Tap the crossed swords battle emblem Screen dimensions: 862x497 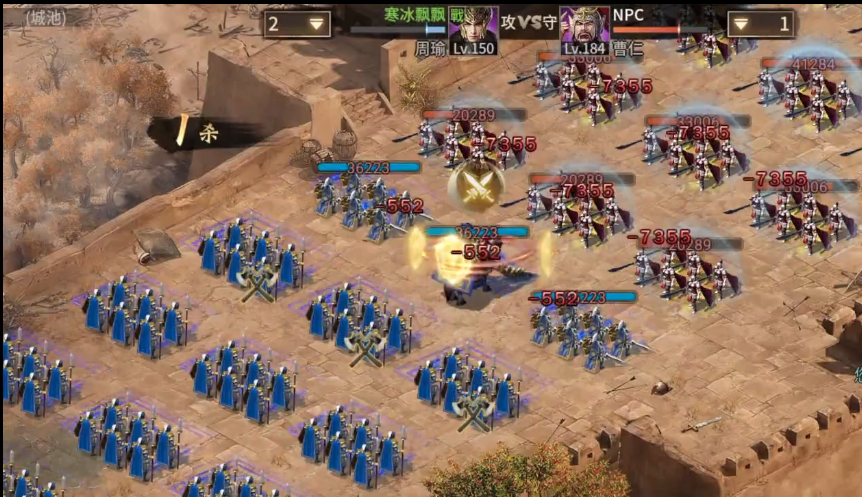(479, 186)
